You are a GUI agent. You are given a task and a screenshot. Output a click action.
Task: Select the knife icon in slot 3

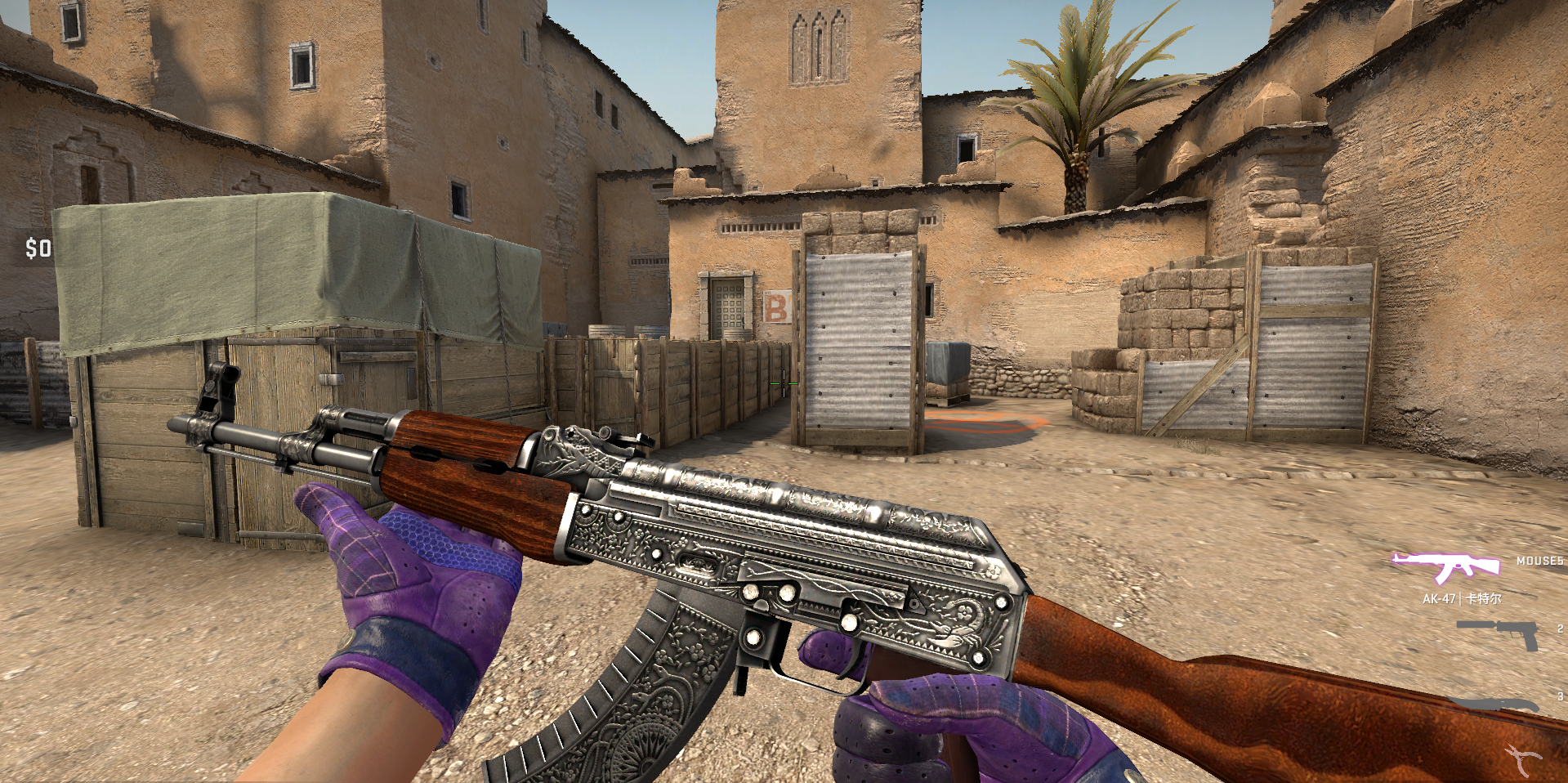tap(1491, 703)
